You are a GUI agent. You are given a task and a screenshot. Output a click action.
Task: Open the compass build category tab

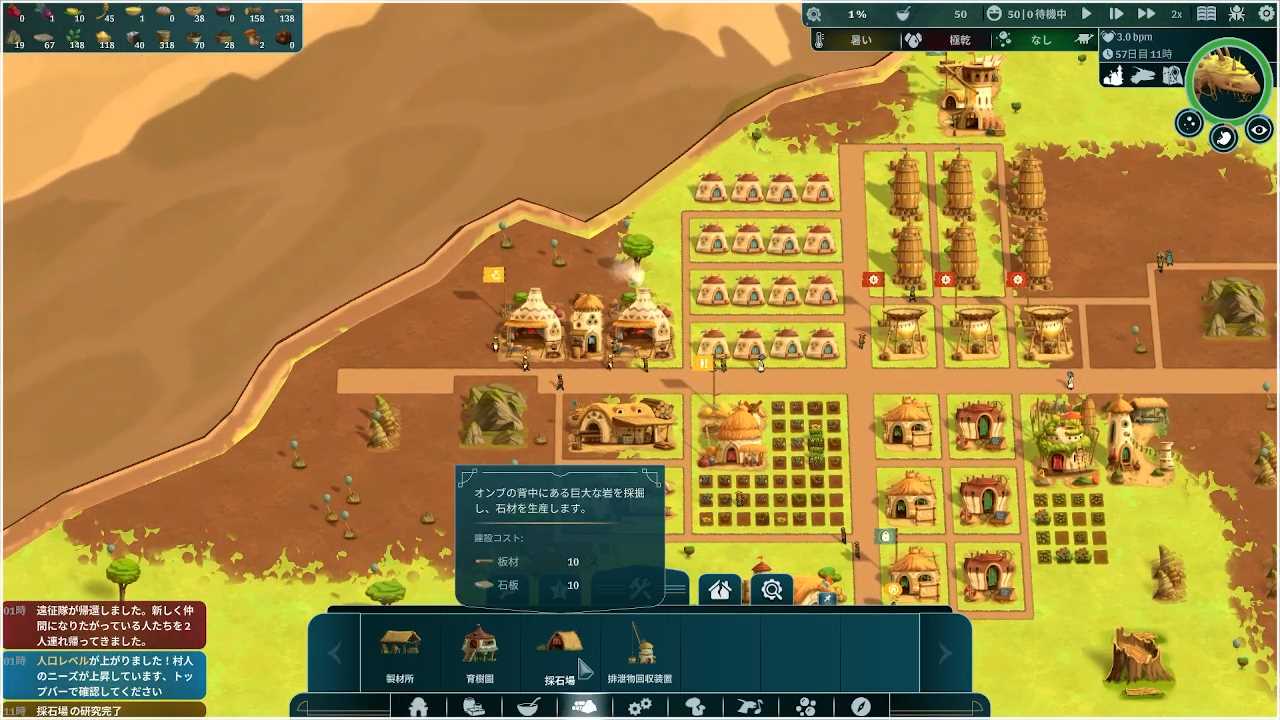pyautogui.click(x=860, y=707)
